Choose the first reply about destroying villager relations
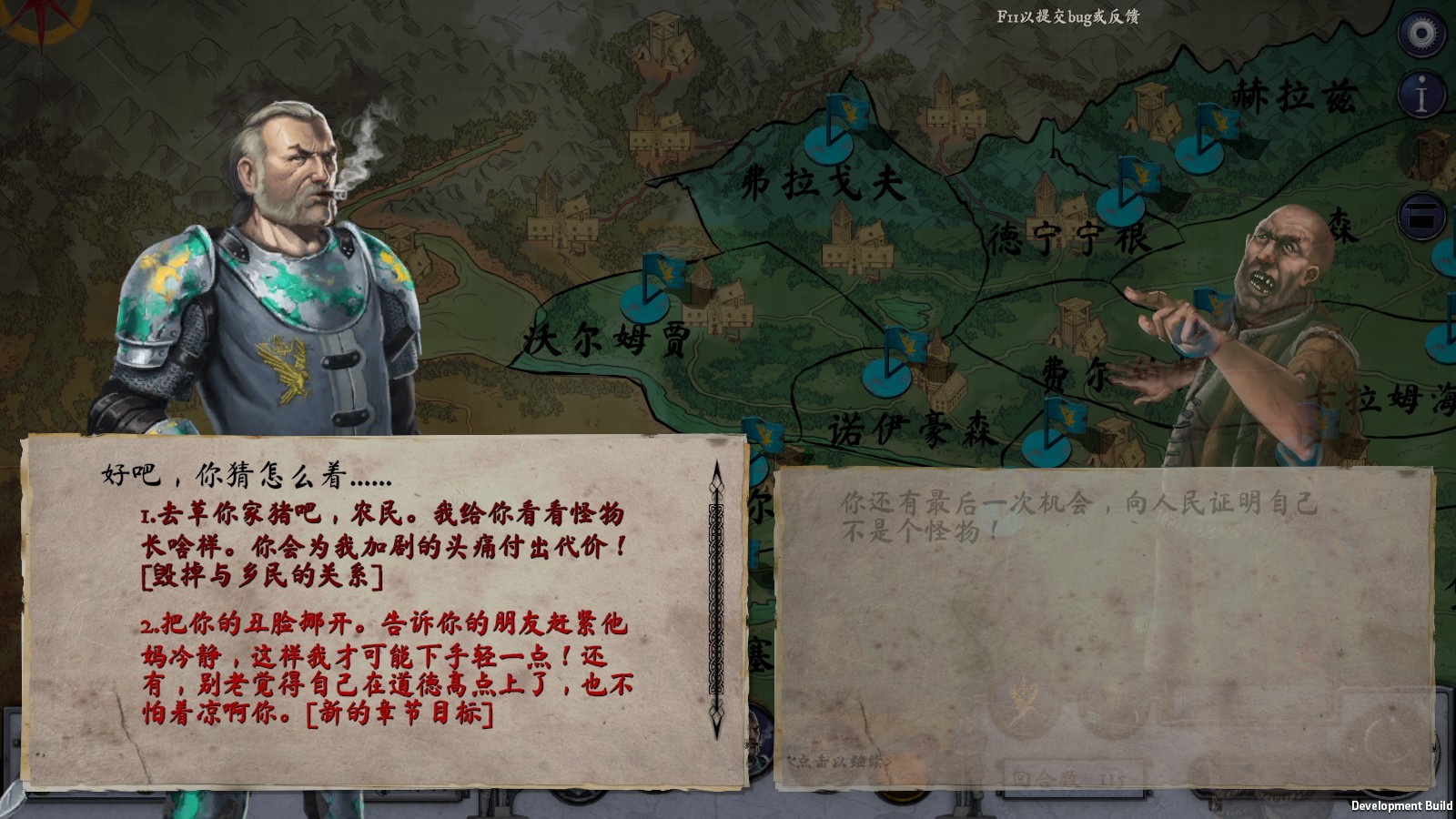This screenshot has width=1456, height=819. coord(384,544)
